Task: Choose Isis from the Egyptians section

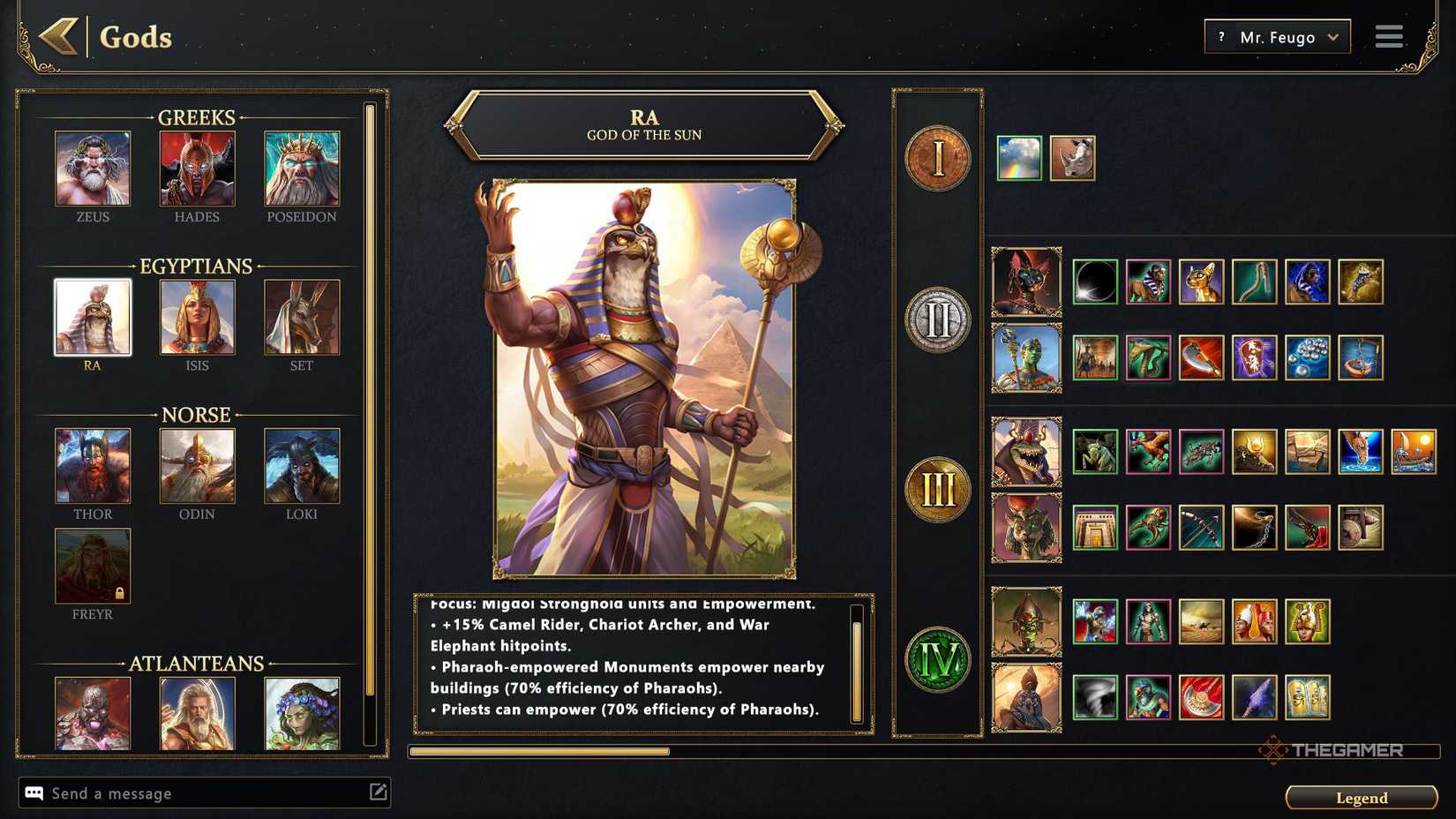Action: pos(197,316)
